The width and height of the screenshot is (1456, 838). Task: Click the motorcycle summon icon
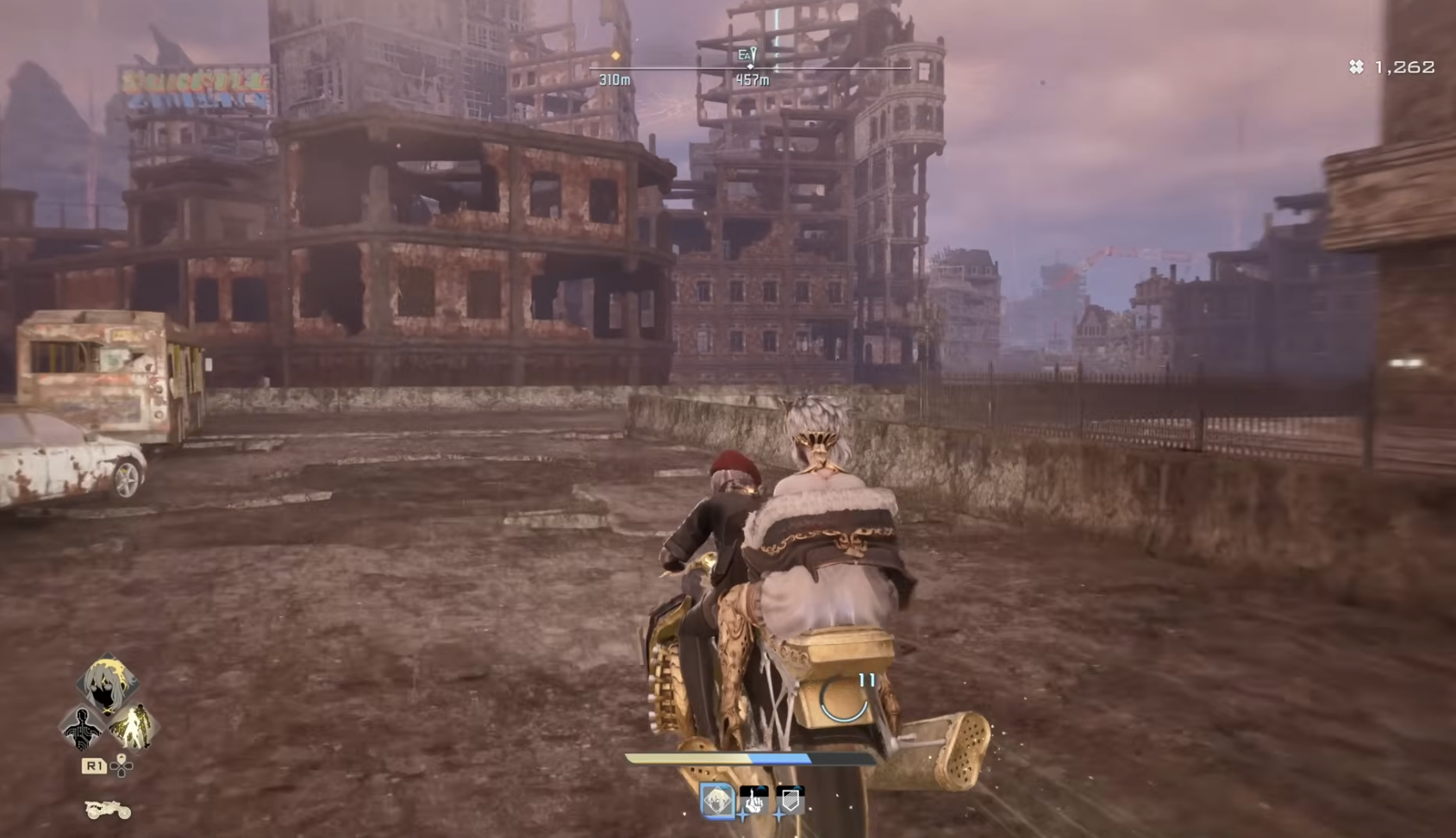click(108, 810)
